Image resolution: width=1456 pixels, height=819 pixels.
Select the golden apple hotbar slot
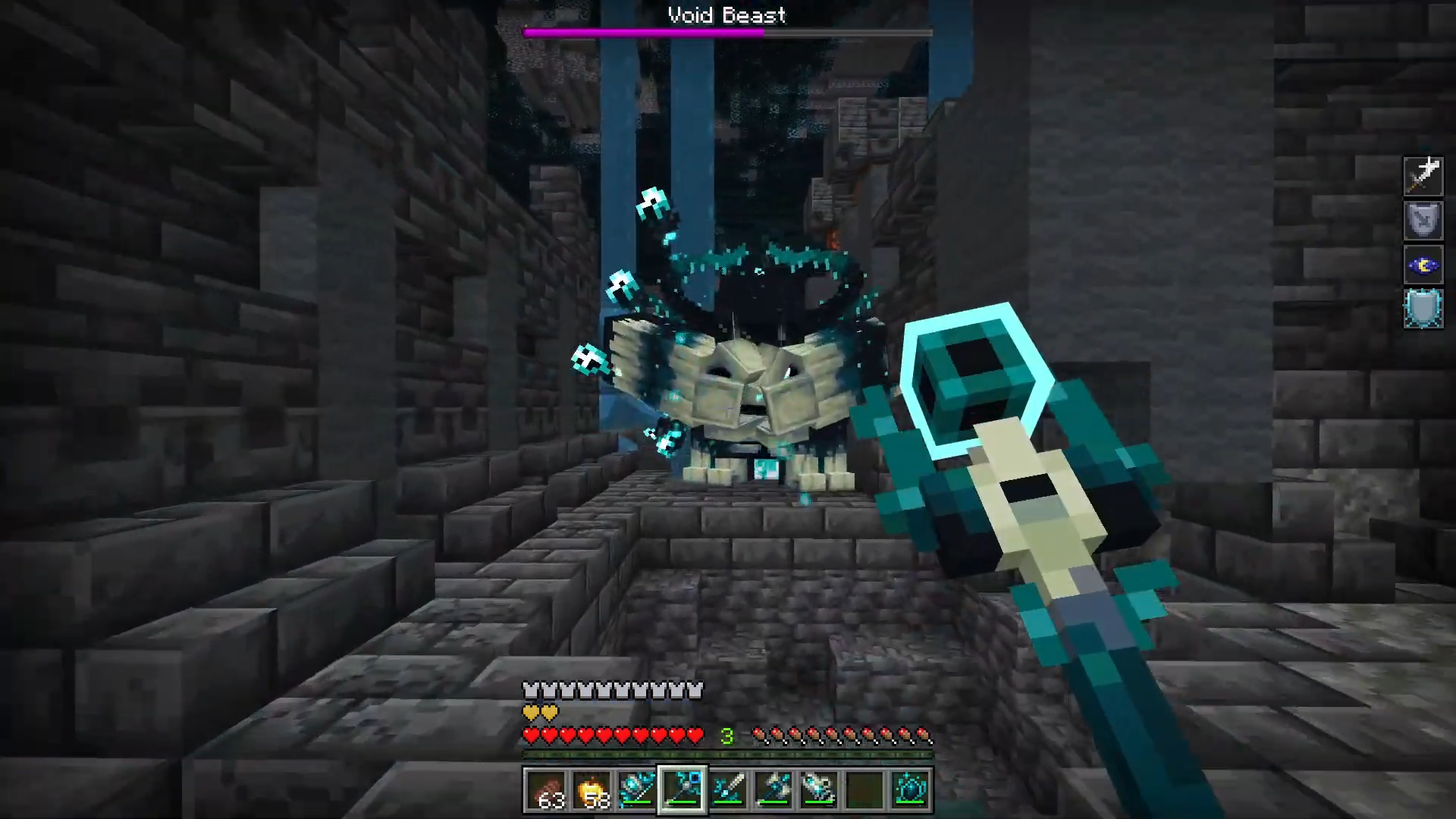[591, 790]
